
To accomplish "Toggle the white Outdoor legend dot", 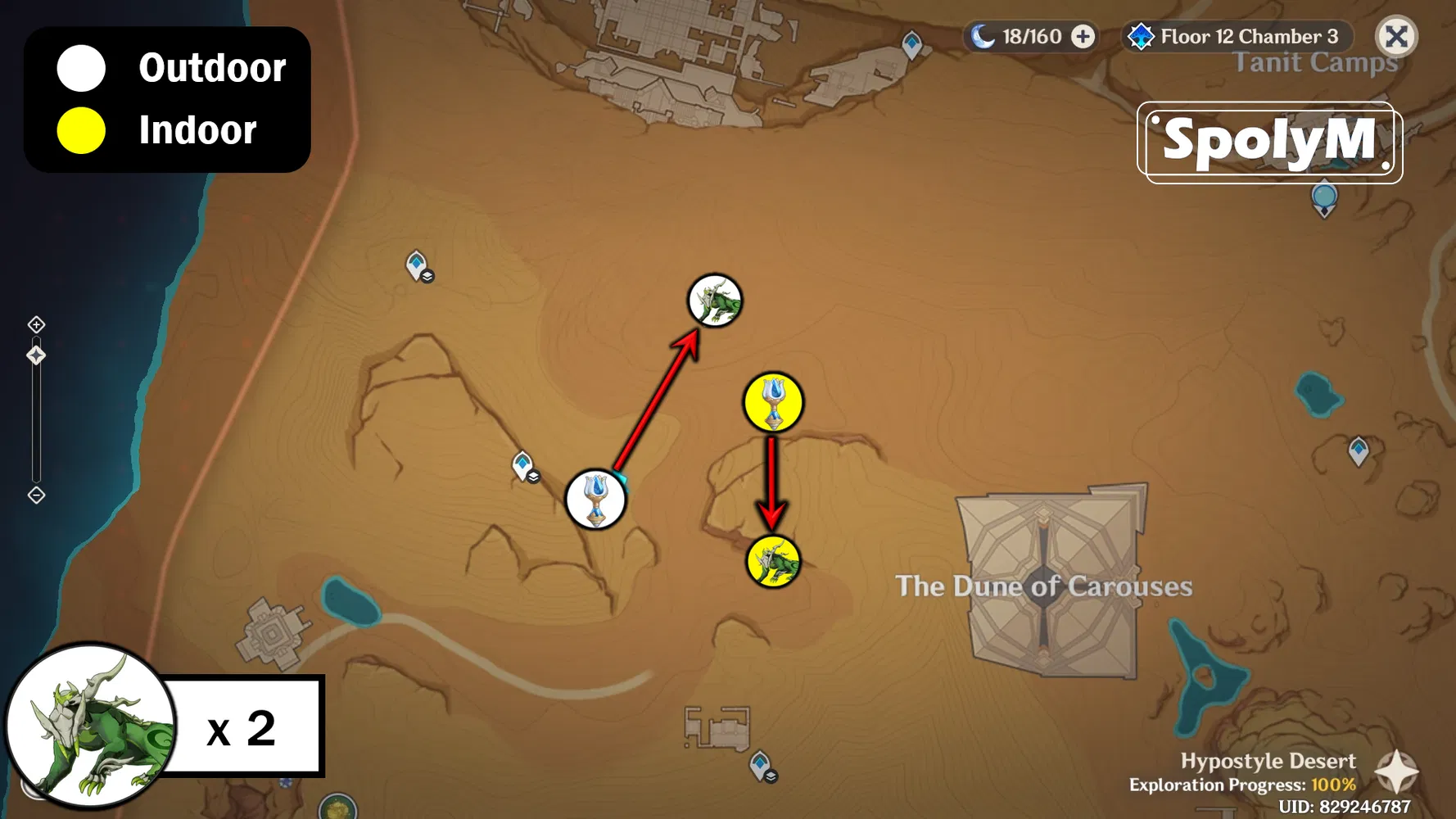I will 80,69.
